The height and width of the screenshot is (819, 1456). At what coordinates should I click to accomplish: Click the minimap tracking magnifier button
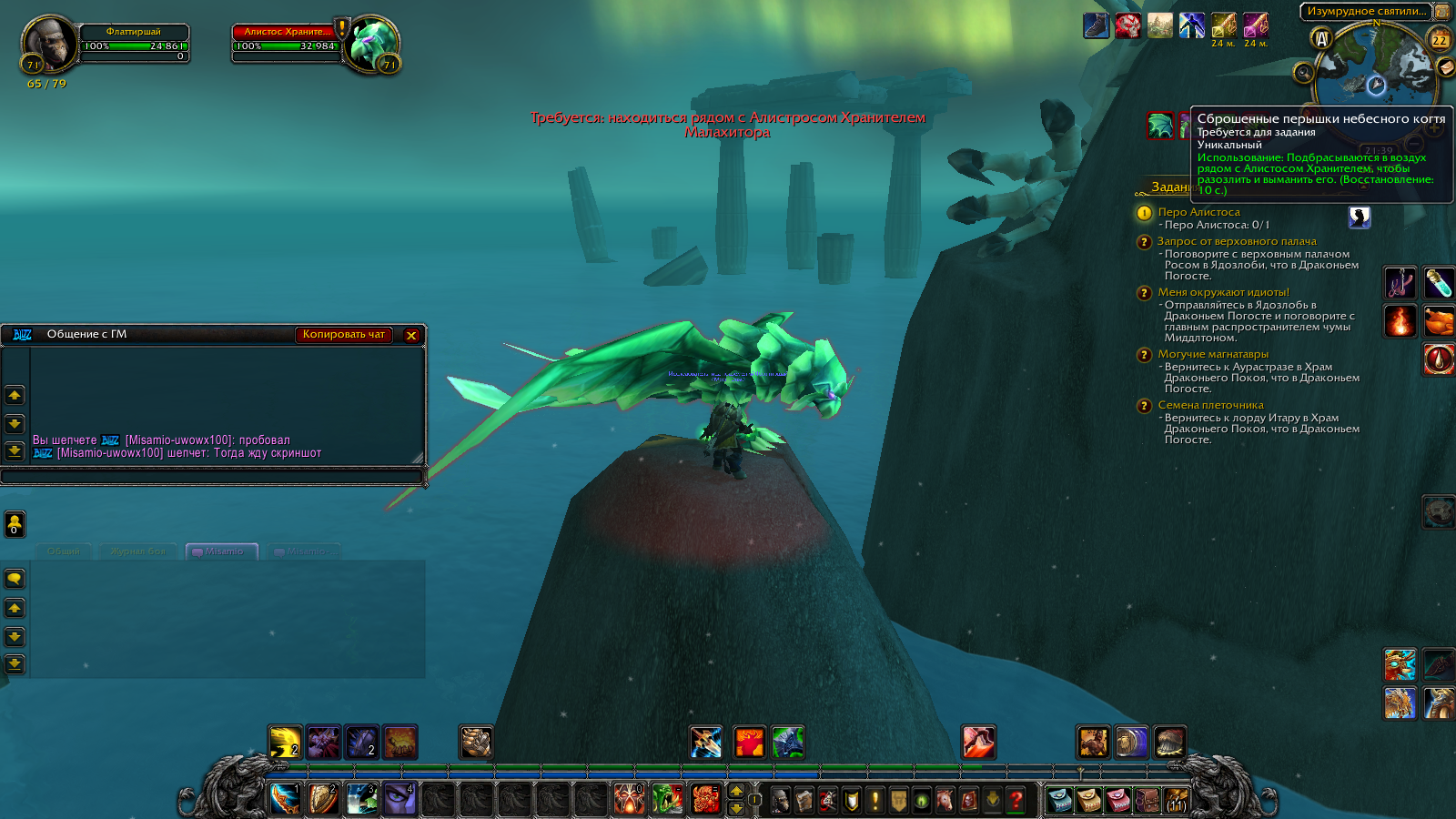click(x=1304, y=73)
